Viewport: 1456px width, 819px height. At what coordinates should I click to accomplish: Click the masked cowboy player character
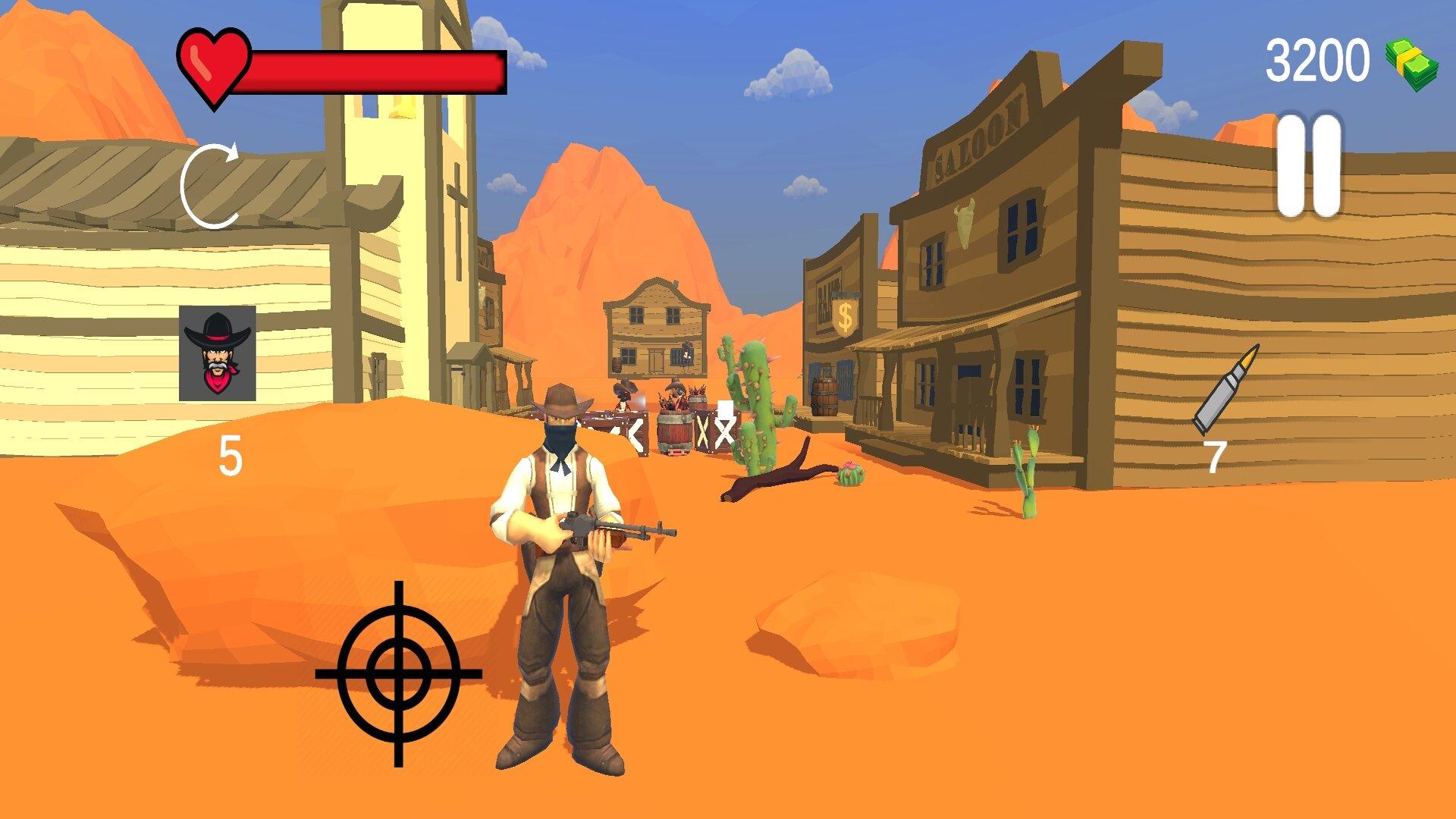565,569
